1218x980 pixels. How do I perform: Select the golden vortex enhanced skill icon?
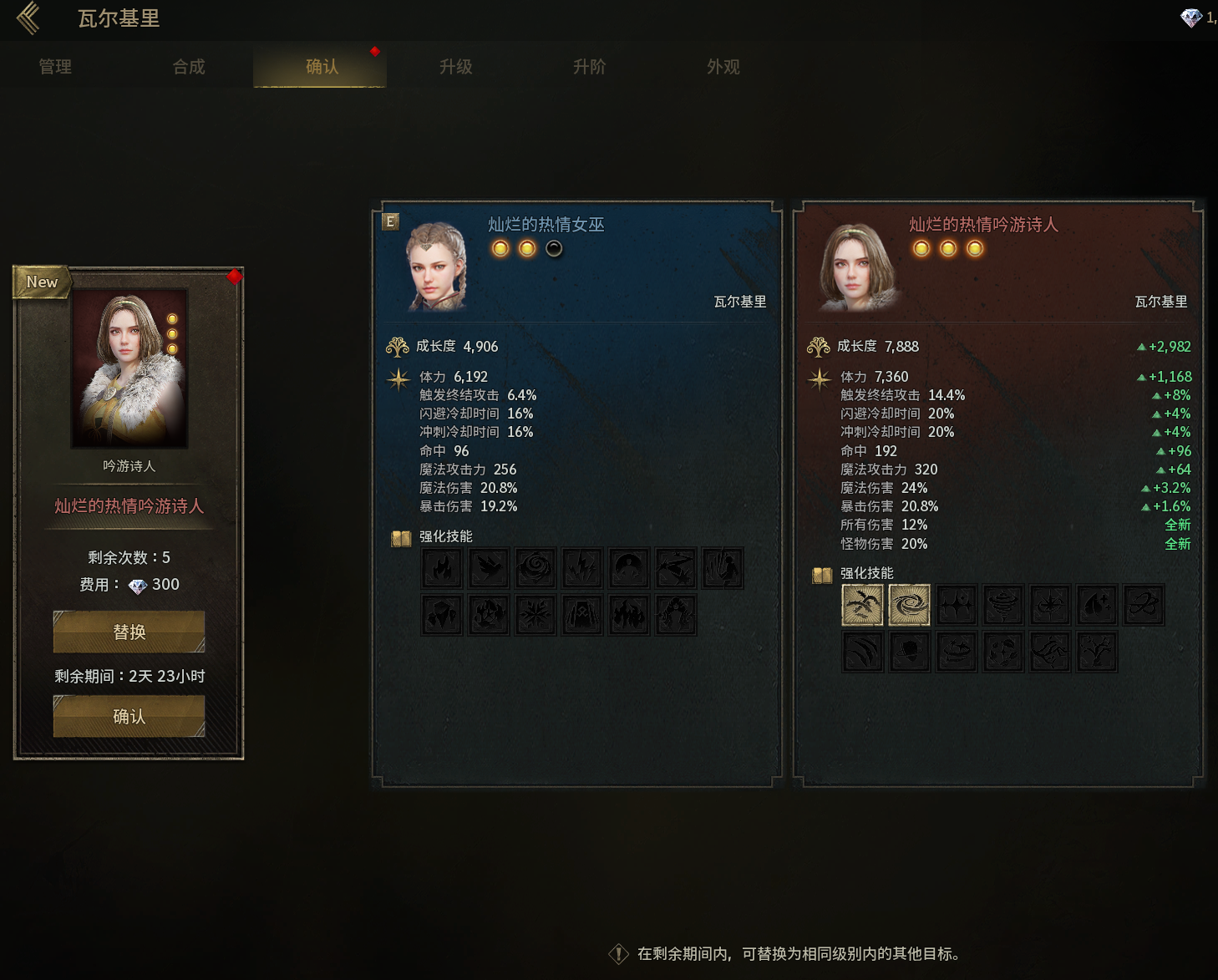pos(910,605)
